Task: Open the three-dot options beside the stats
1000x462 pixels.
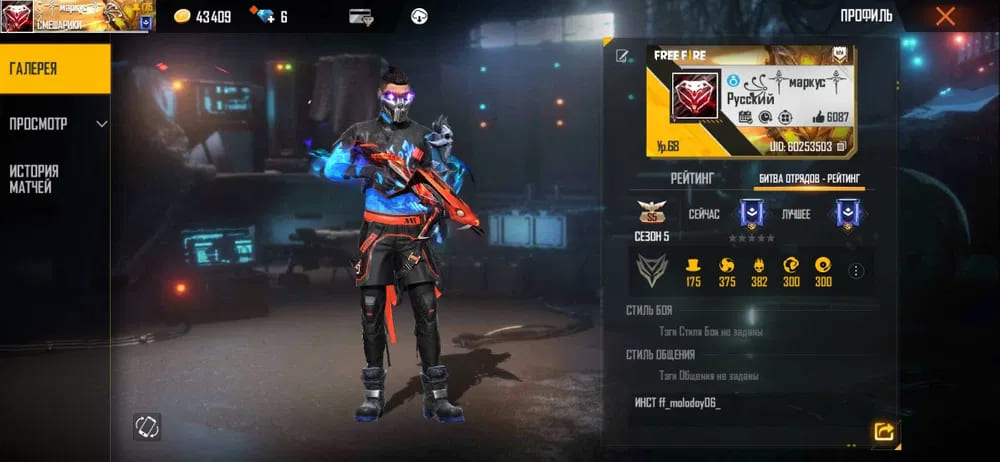Action: (x=856, y=270)
